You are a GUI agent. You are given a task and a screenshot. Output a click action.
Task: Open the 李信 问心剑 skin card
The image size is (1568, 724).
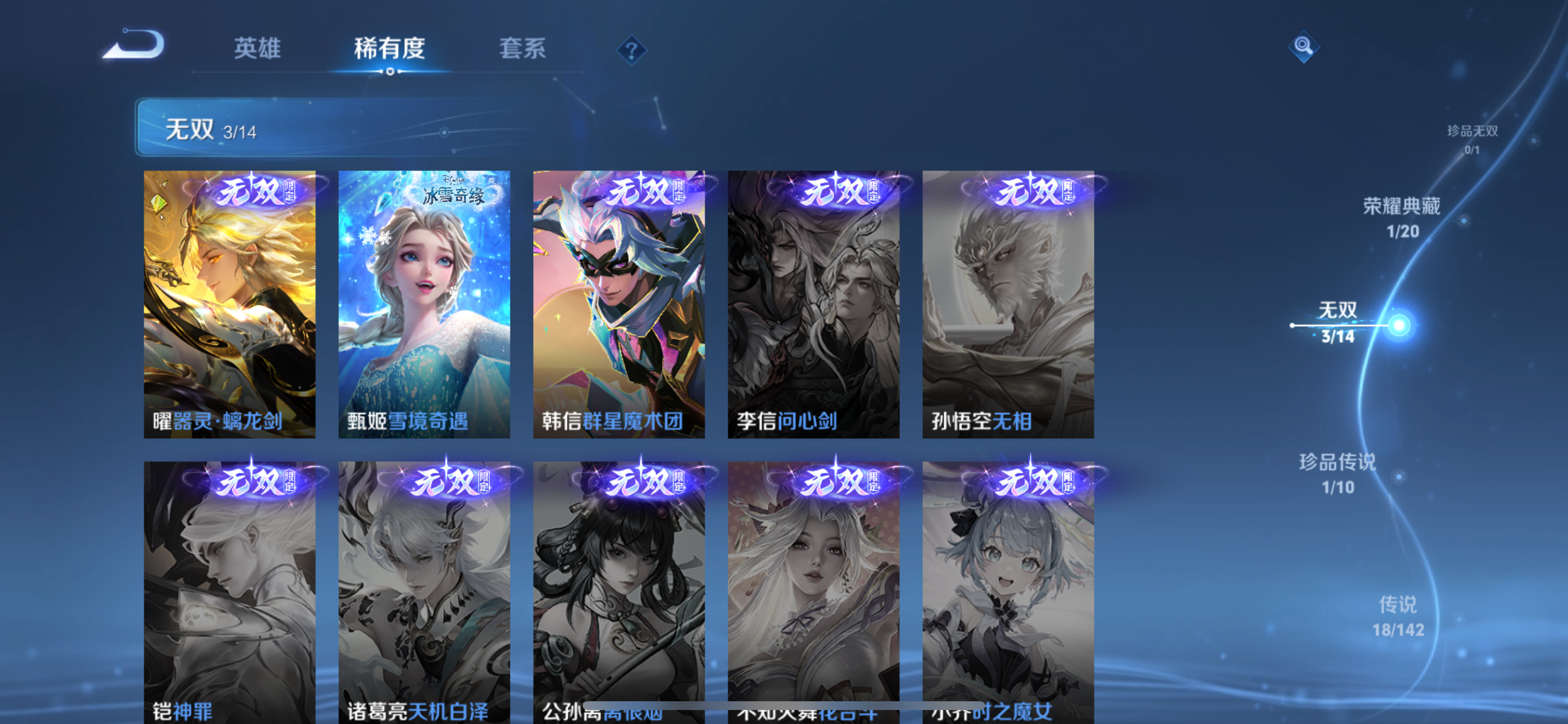point(813,304)
